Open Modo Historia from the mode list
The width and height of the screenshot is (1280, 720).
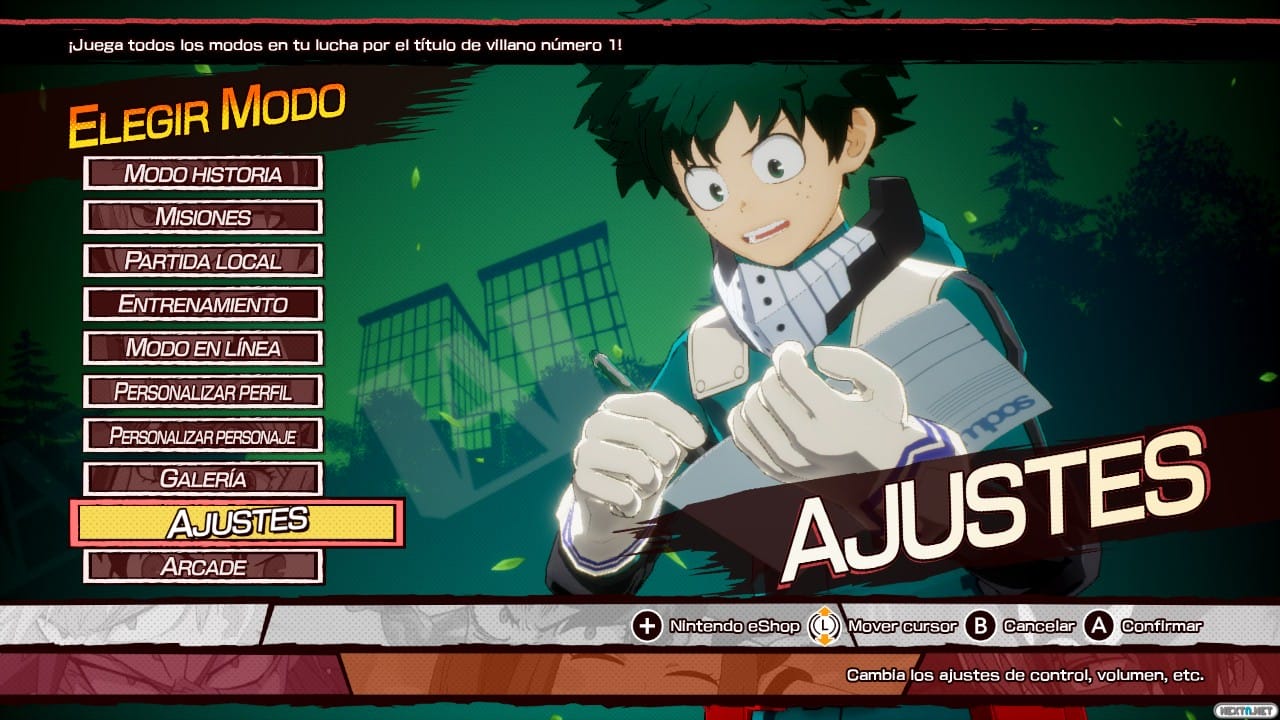point(203,173)
